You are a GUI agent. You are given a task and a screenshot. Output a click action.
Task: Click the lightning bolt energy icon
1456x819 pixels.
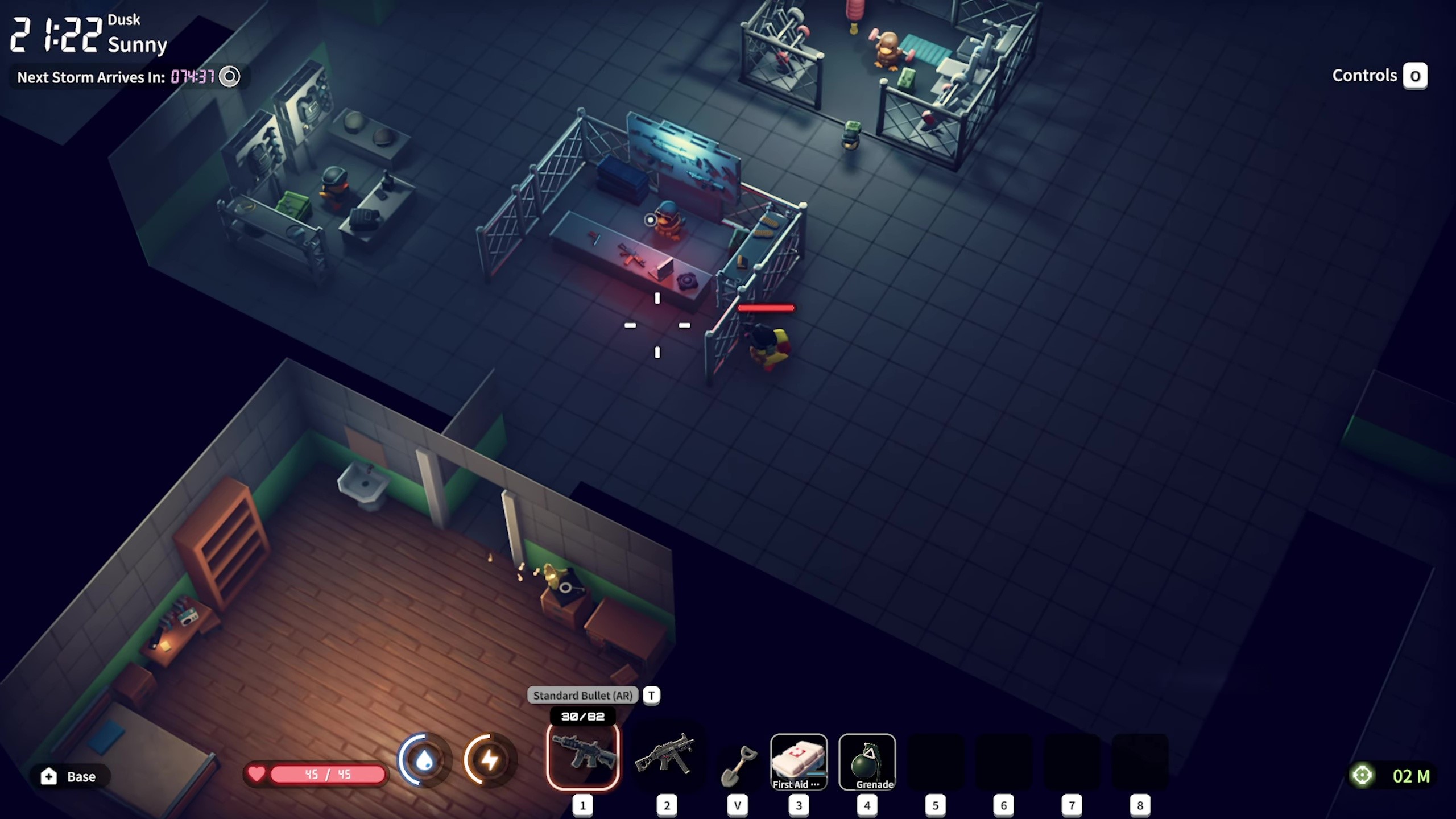coord(490,760)
